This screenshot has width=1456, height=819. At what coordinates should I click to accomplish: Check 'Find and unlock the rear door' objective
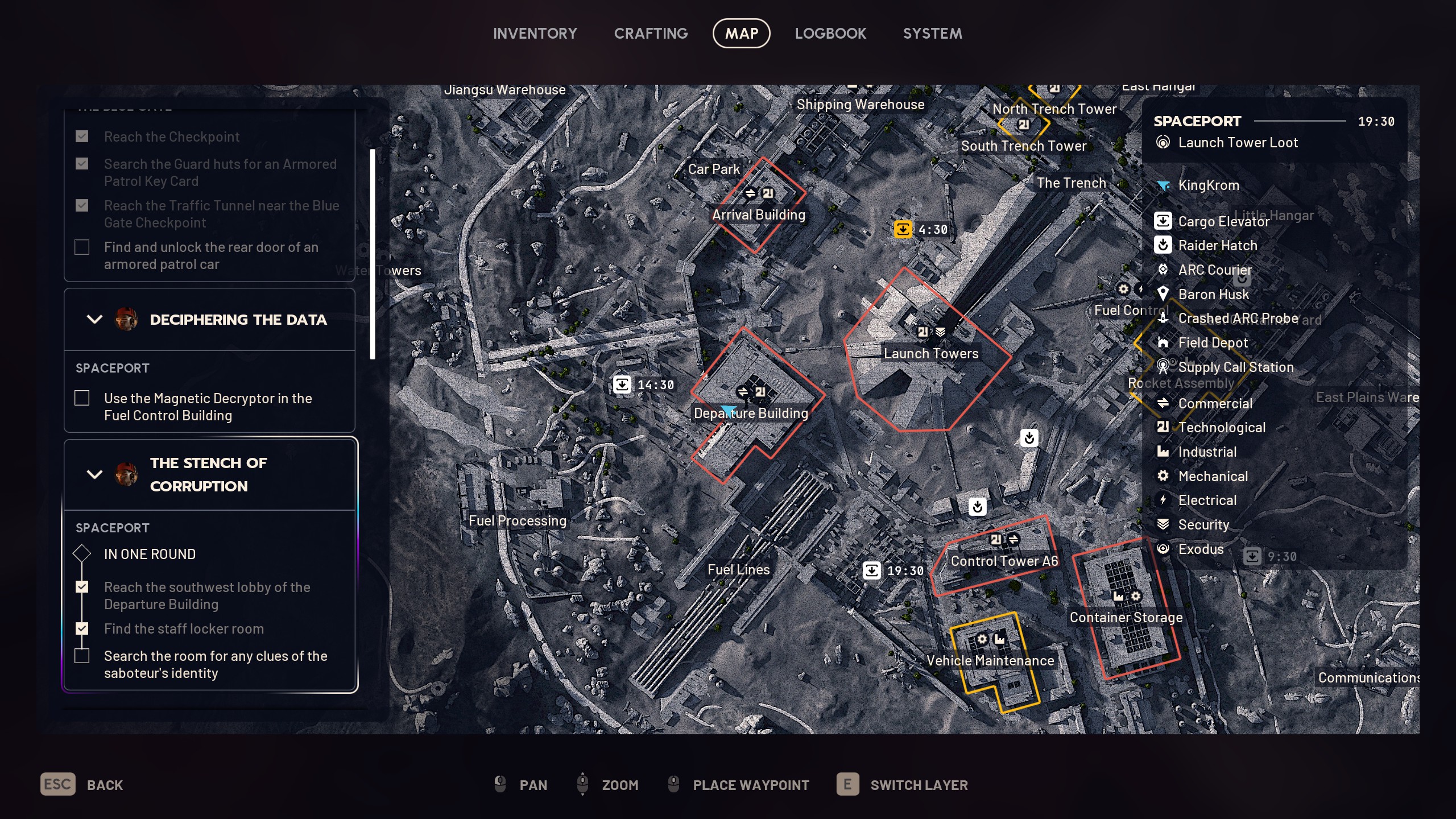(x=82, y=247)
